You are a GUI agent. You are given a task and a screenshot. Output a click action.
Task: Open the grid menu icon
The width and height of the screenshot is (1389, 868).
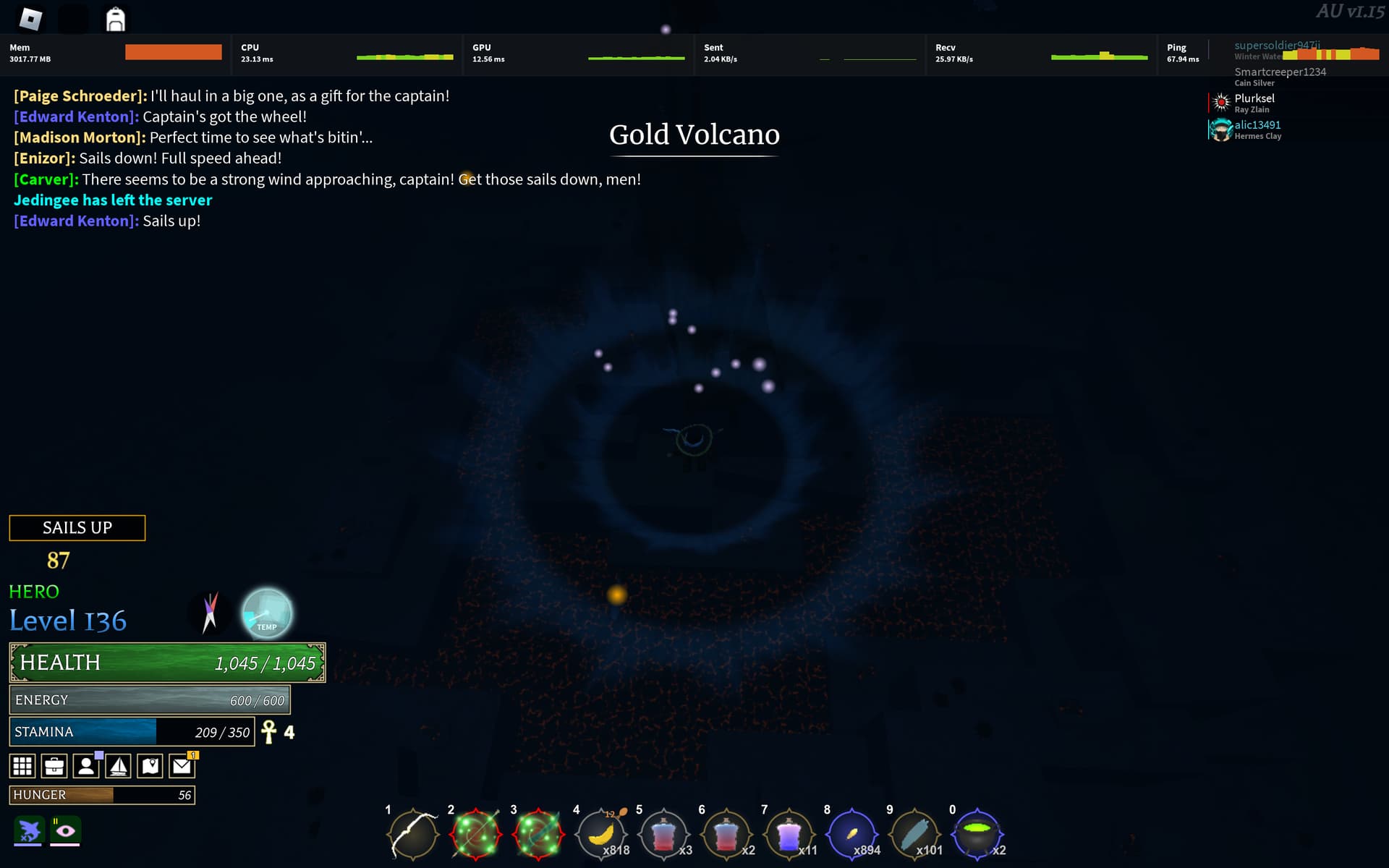pyautogui.click(x=22, y=765)
